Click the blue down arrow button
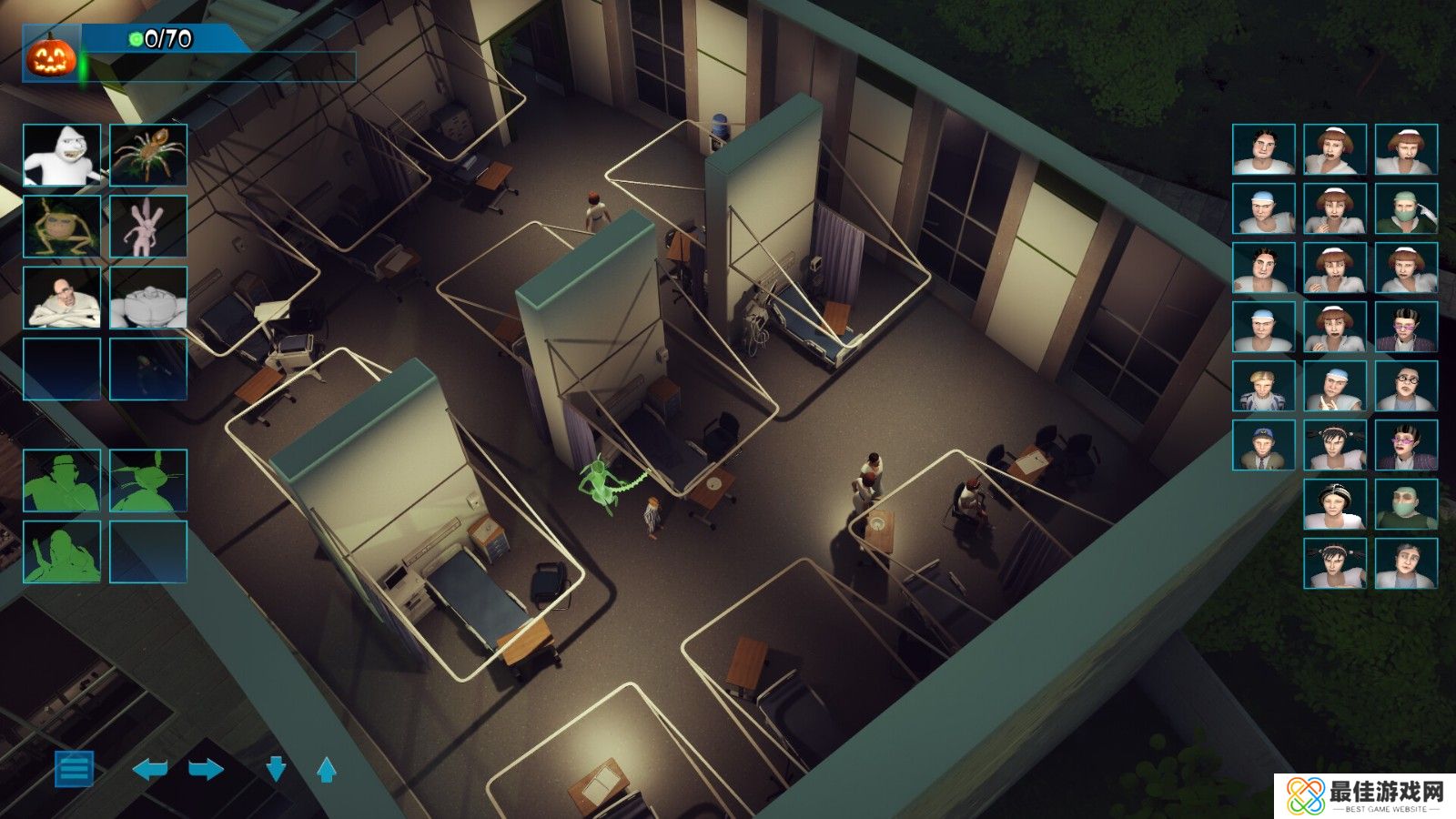Viewport: 1456px width, 819px height. pos(276,770)
